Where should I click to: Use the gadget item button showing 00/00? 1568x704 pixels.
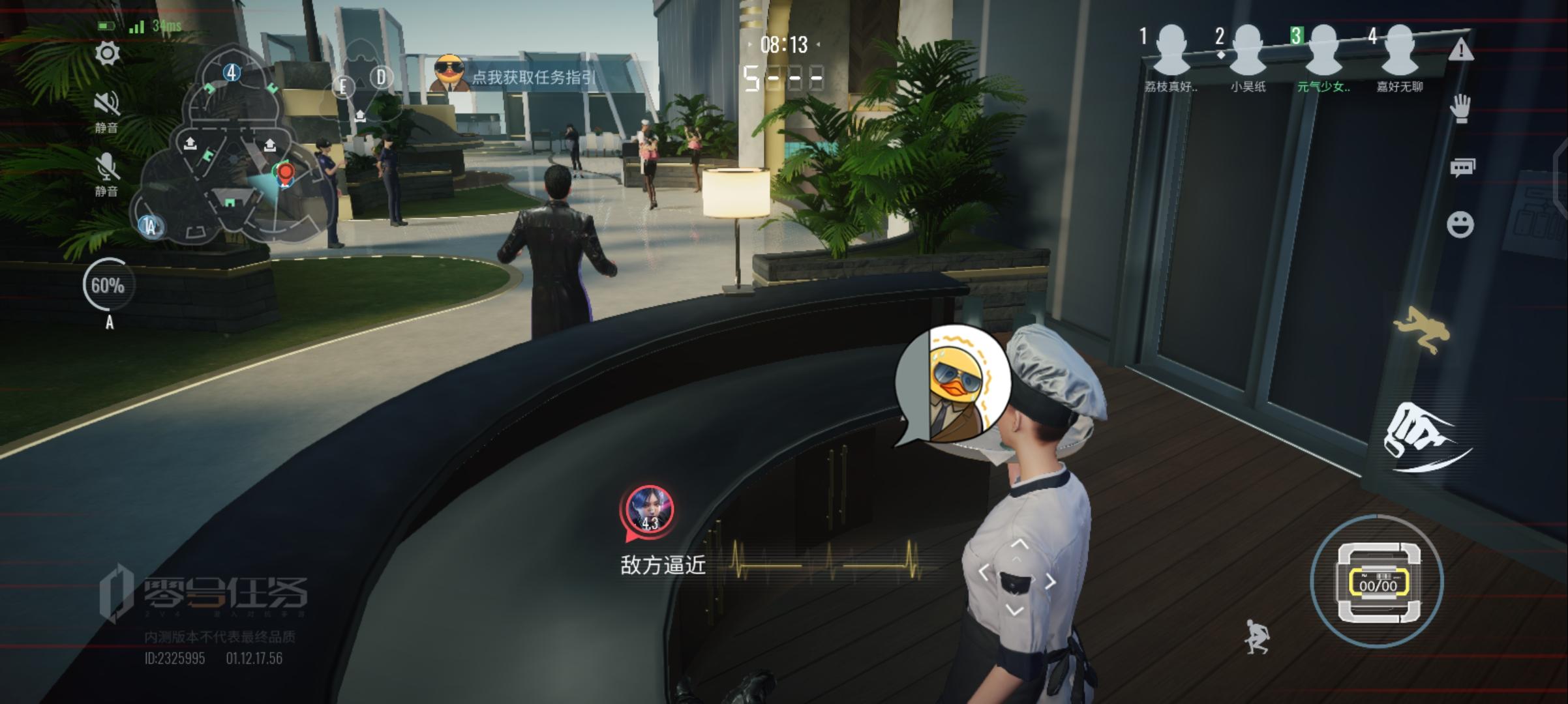point(1378,581)
